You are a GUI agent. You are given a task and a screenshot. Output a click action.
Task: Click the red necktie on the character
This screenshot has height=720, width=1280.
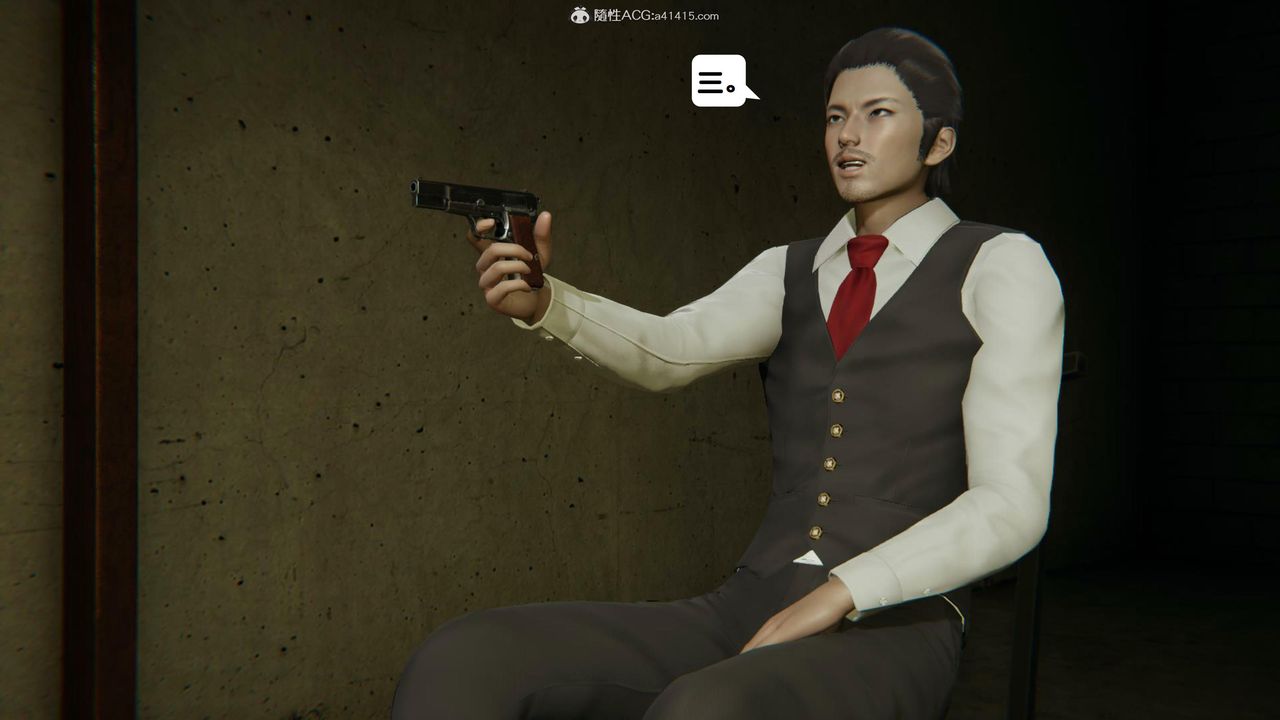coord(852,290)
